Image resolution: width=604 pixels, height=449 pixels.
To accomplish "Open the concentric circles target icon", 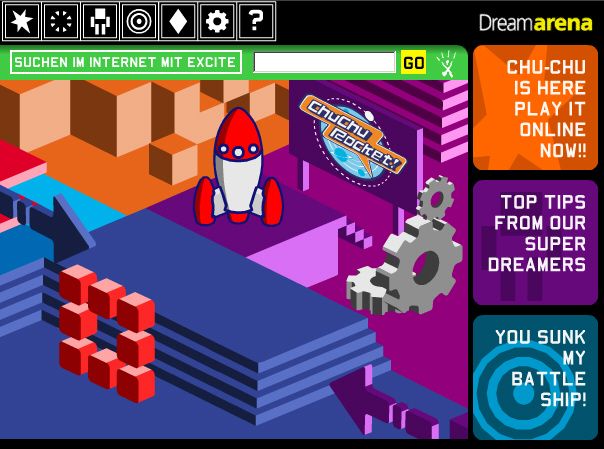I will point(138,19).
